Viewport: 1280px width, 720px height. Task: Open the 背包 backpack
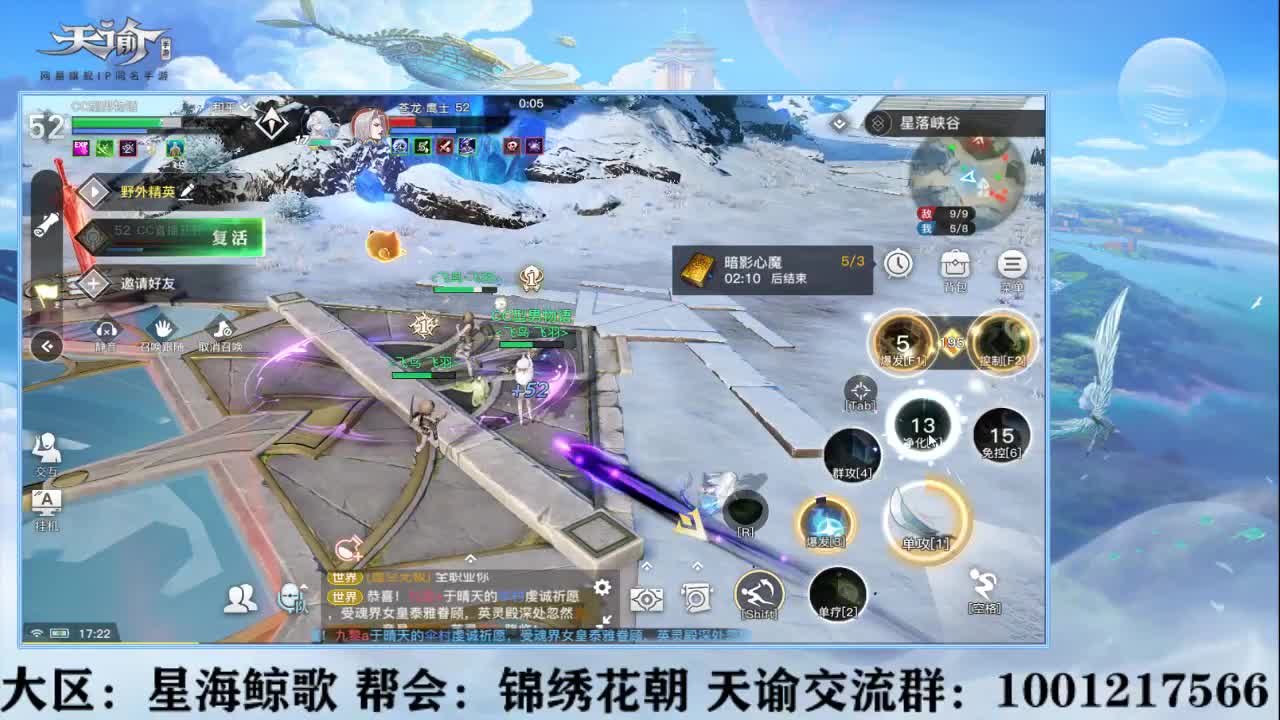click(x=954, y=264)
